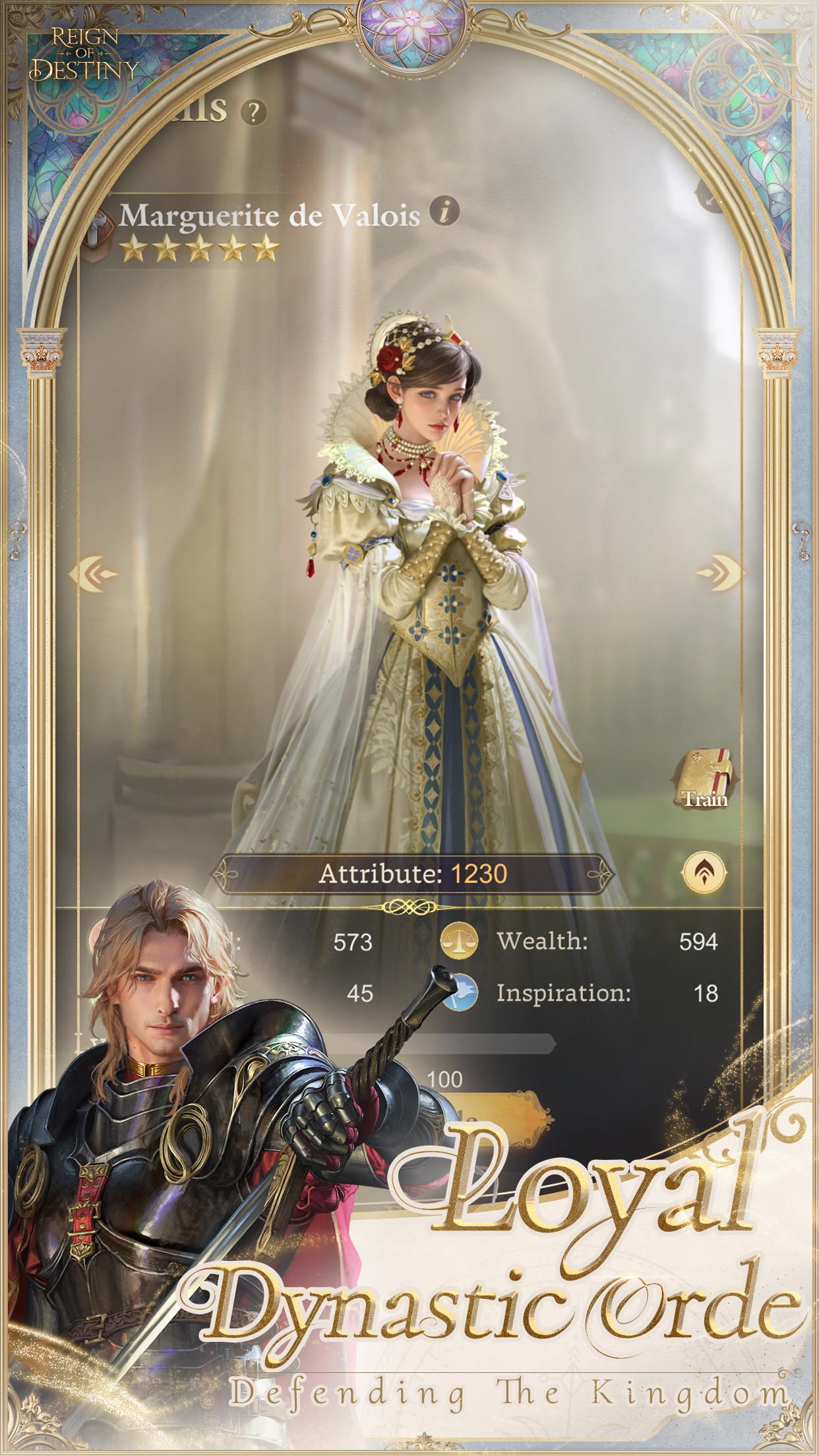Click the expand arrows icon
819x1456 pixels.
709,197
